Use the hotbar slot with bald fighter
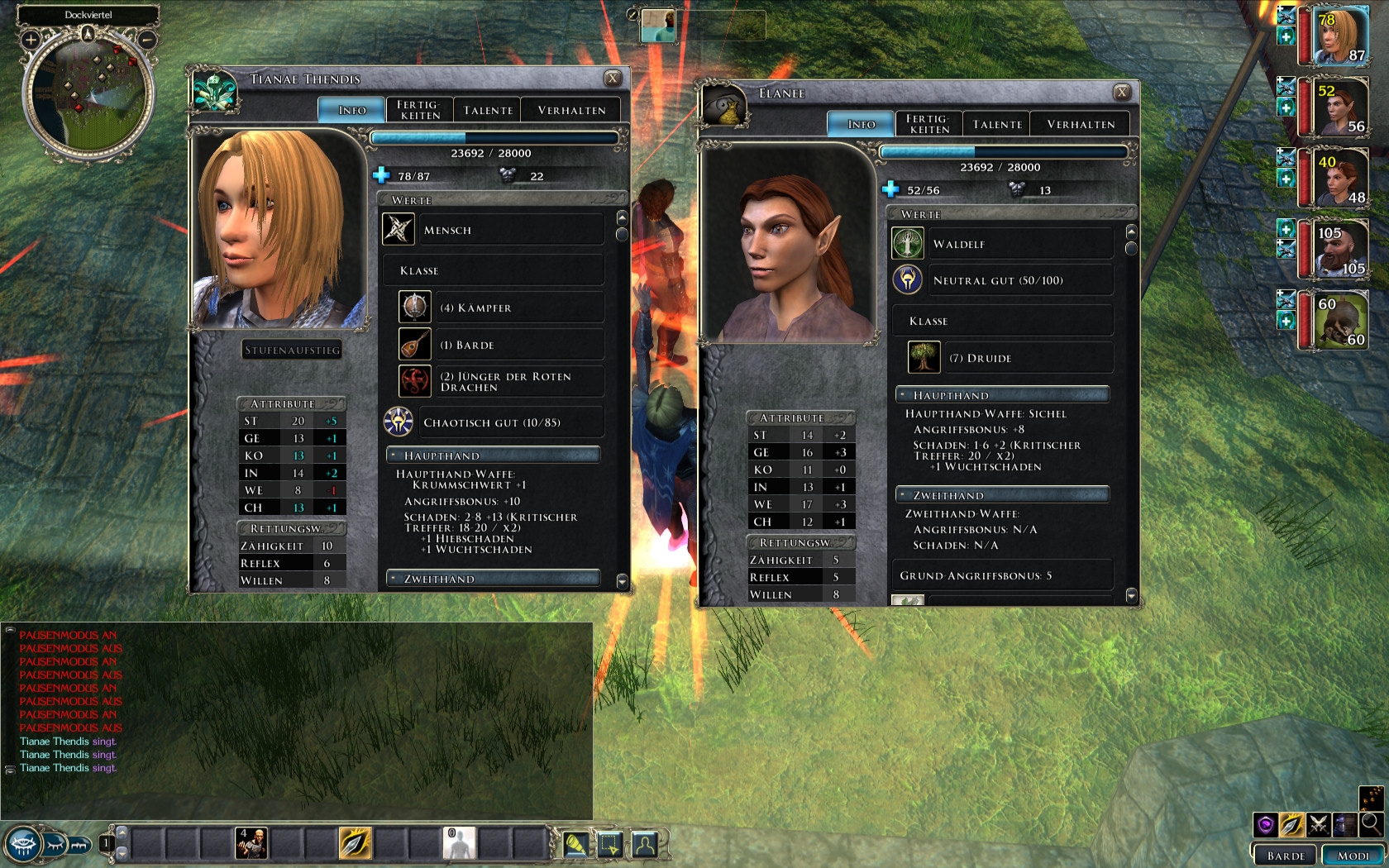Viewport: 1389px width, 868px height. pos(251,844)
